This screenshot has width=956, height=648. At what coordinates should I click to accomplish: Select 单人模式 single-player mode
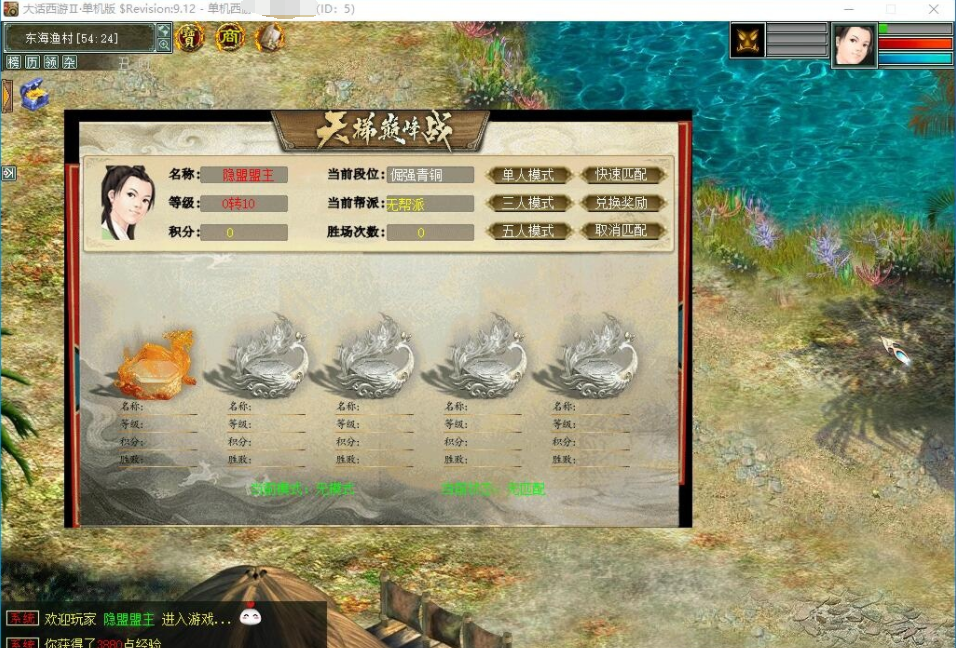coord(528,175)
